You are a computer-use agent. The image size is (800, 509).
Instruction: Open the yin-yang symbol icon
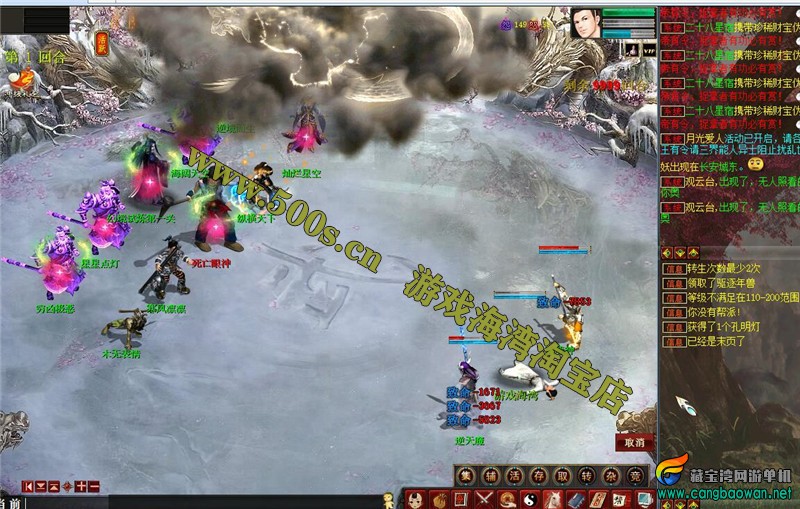531,499
